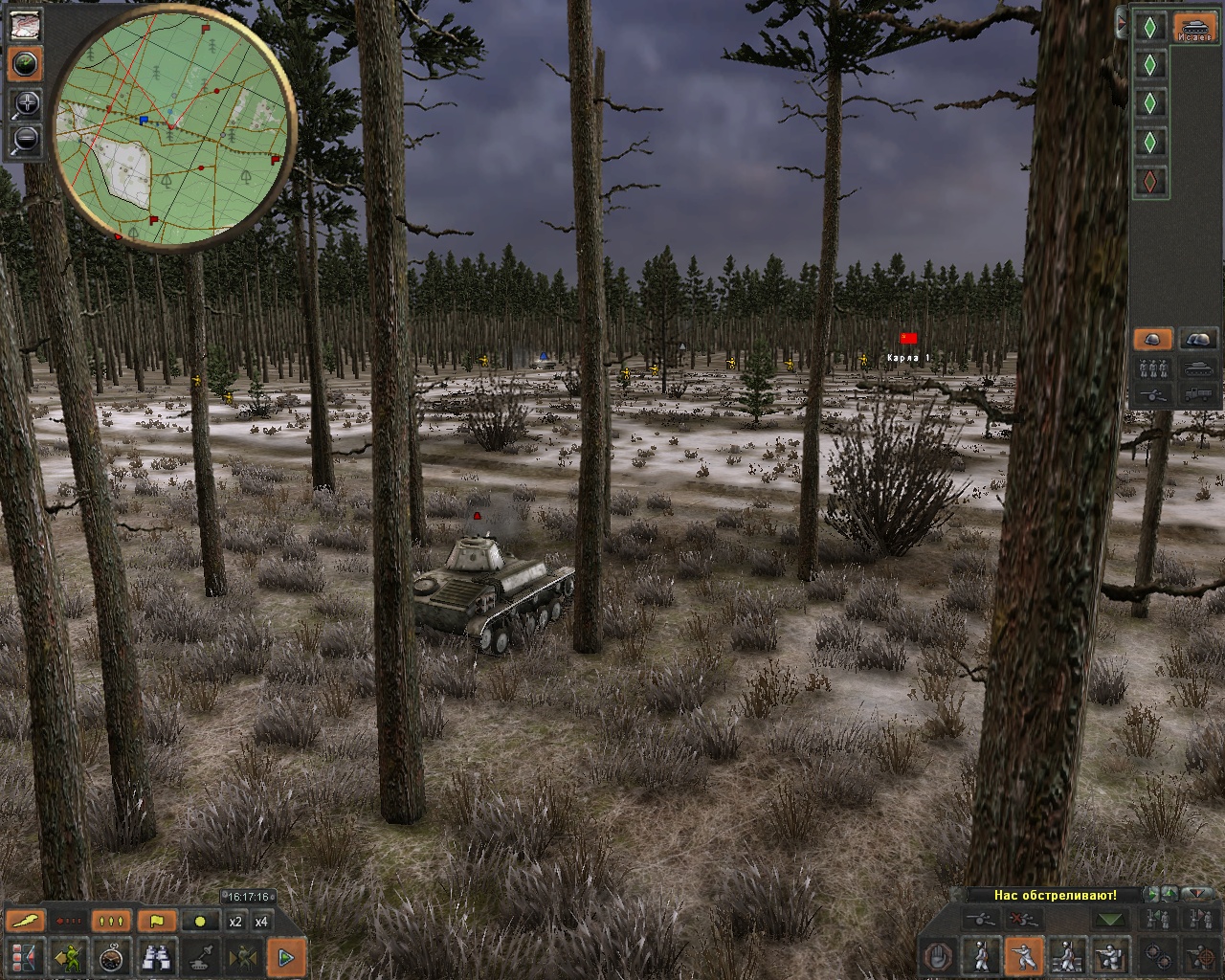Open the binoculars view
1225x980 pixels.
coord(157,956)
